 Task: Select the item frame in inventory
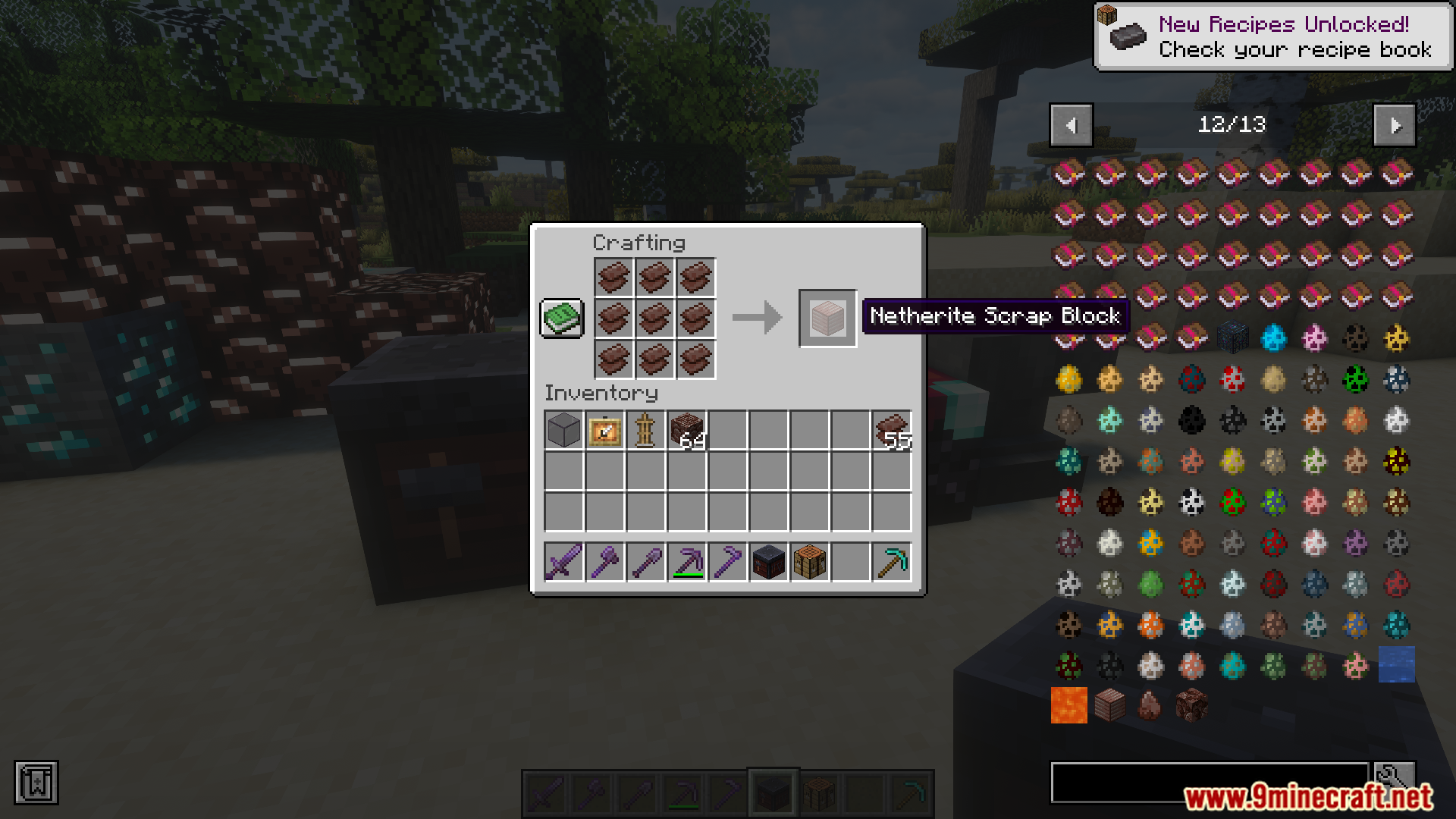tap(604, 431)
